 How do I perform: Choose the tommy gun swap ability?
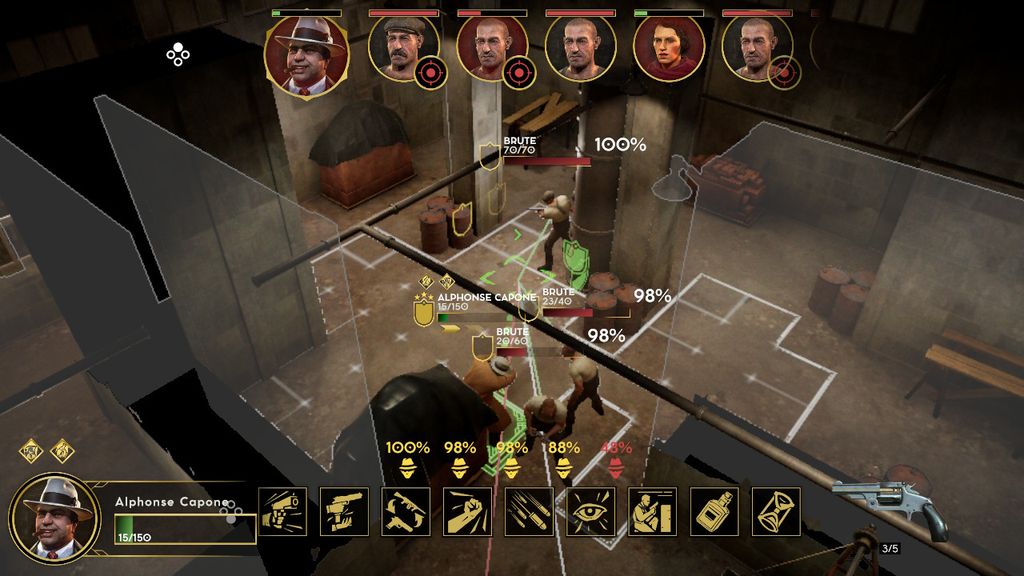tap(406, 511)
